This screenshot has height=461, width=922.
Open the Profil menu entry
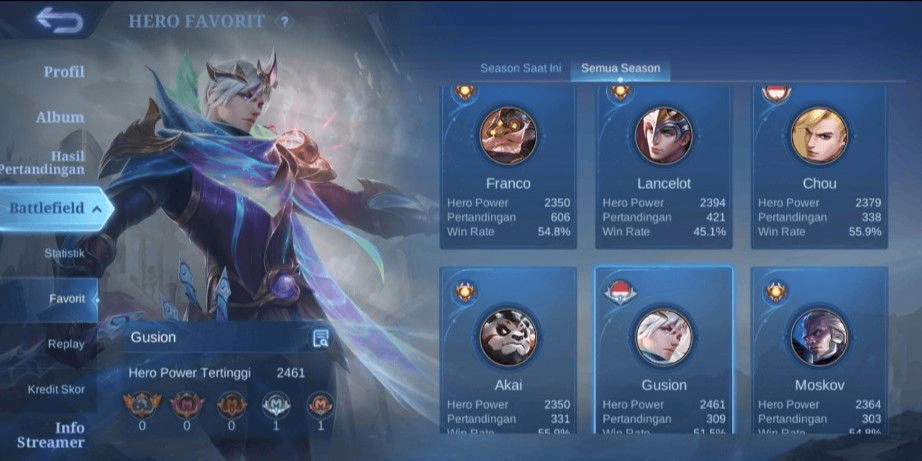pyautogui.click(x=64, y=72)
